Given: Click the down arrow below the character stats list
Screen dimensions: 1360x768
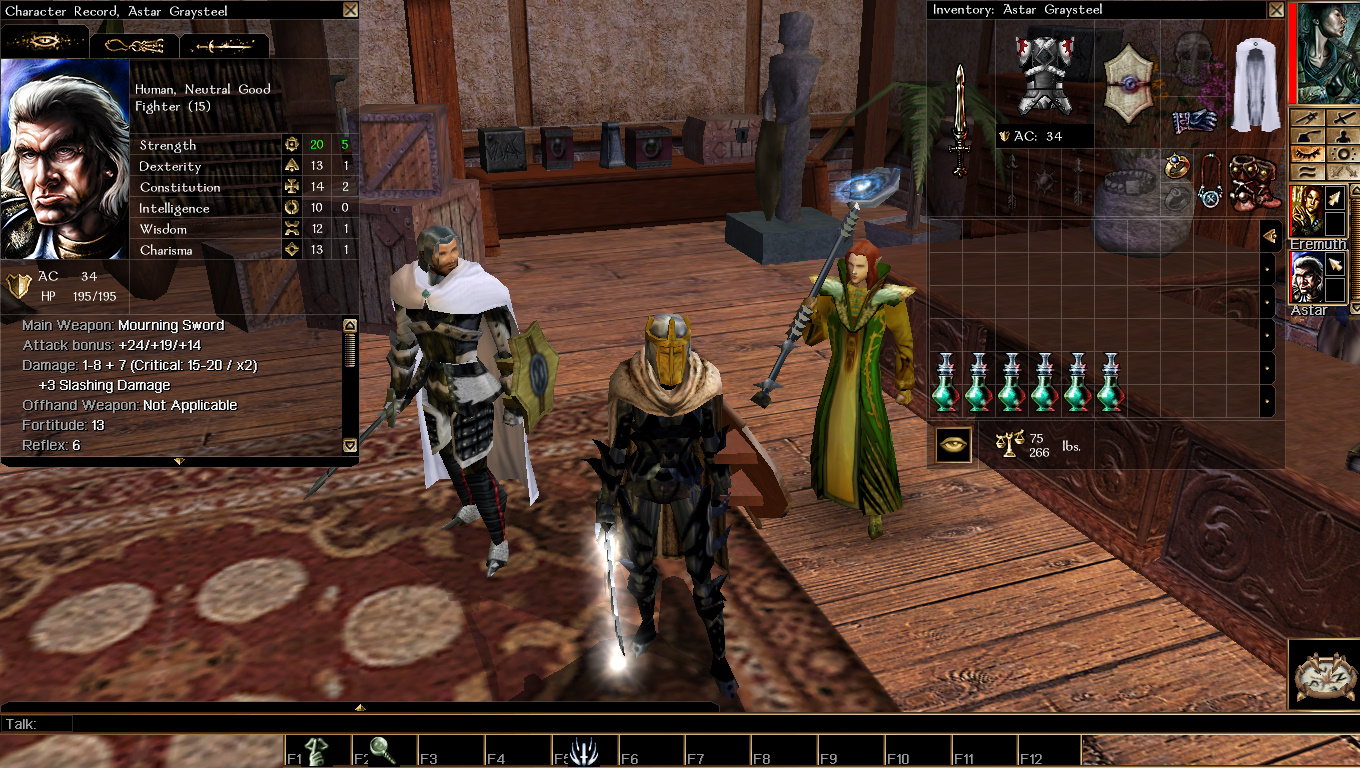Looking at the screenshot, I should coord(350,445).
